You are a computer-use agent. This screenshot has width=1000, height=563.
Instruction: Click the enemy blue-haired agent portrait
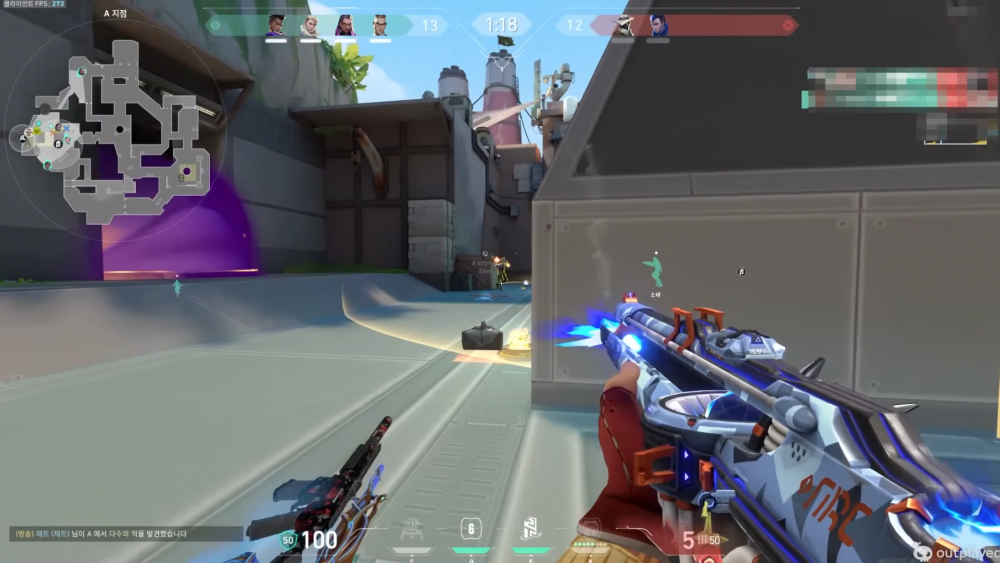[657, 26]
